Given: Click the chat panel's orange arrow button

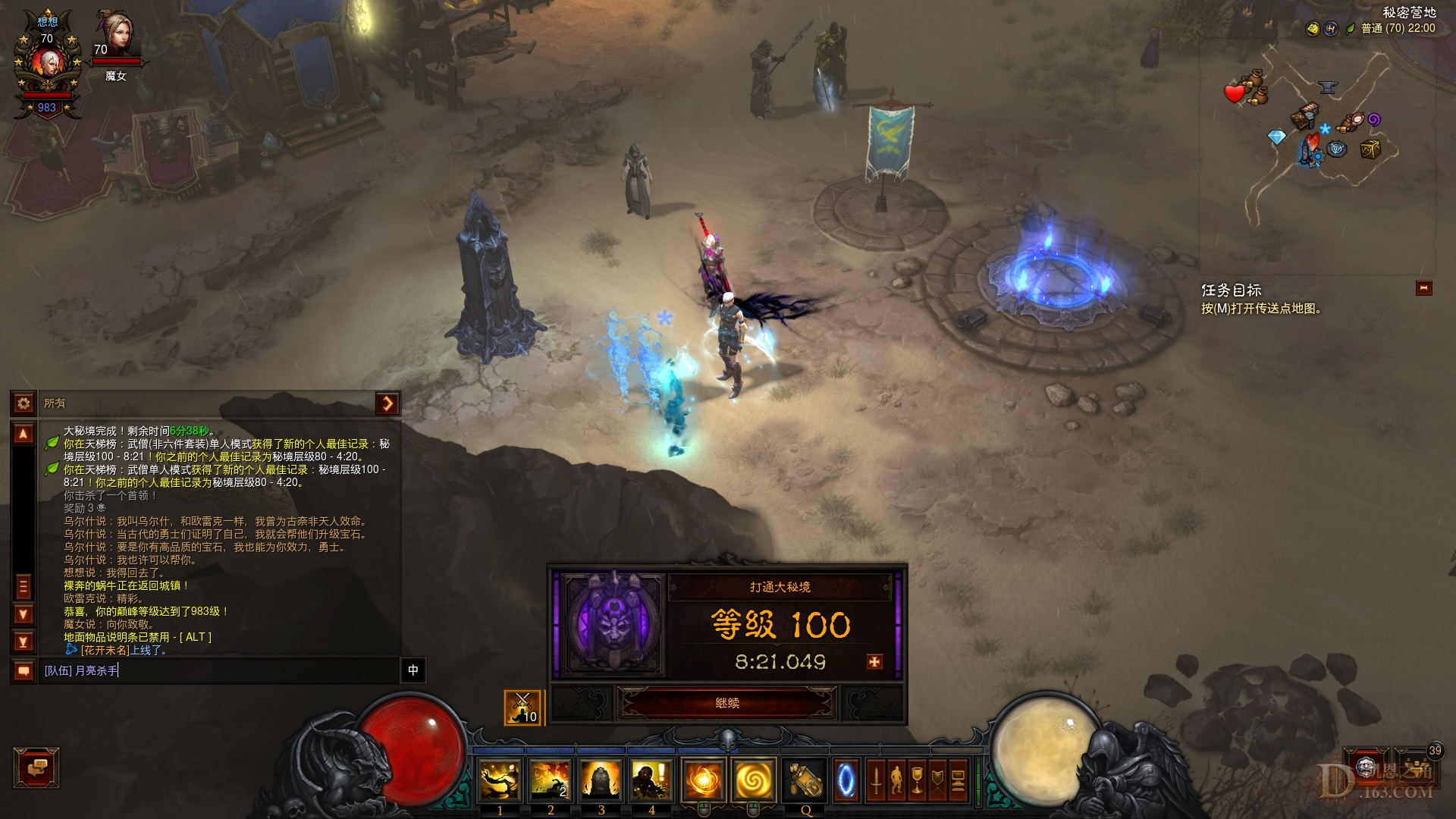Looking at the screenshot, I should pos(388,403).
